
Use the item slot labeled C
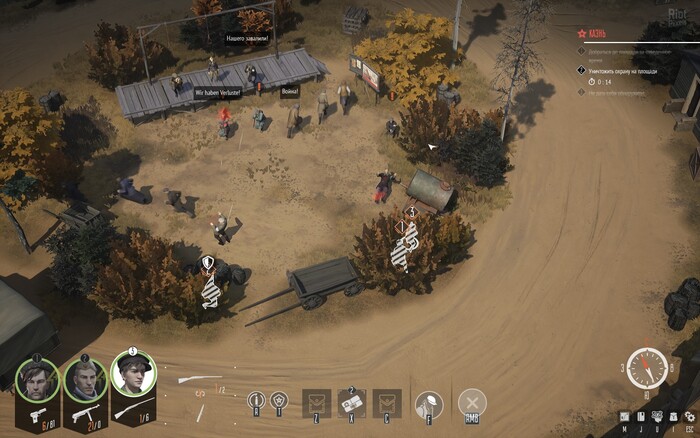pyautogui.click(x=387, y=402)
